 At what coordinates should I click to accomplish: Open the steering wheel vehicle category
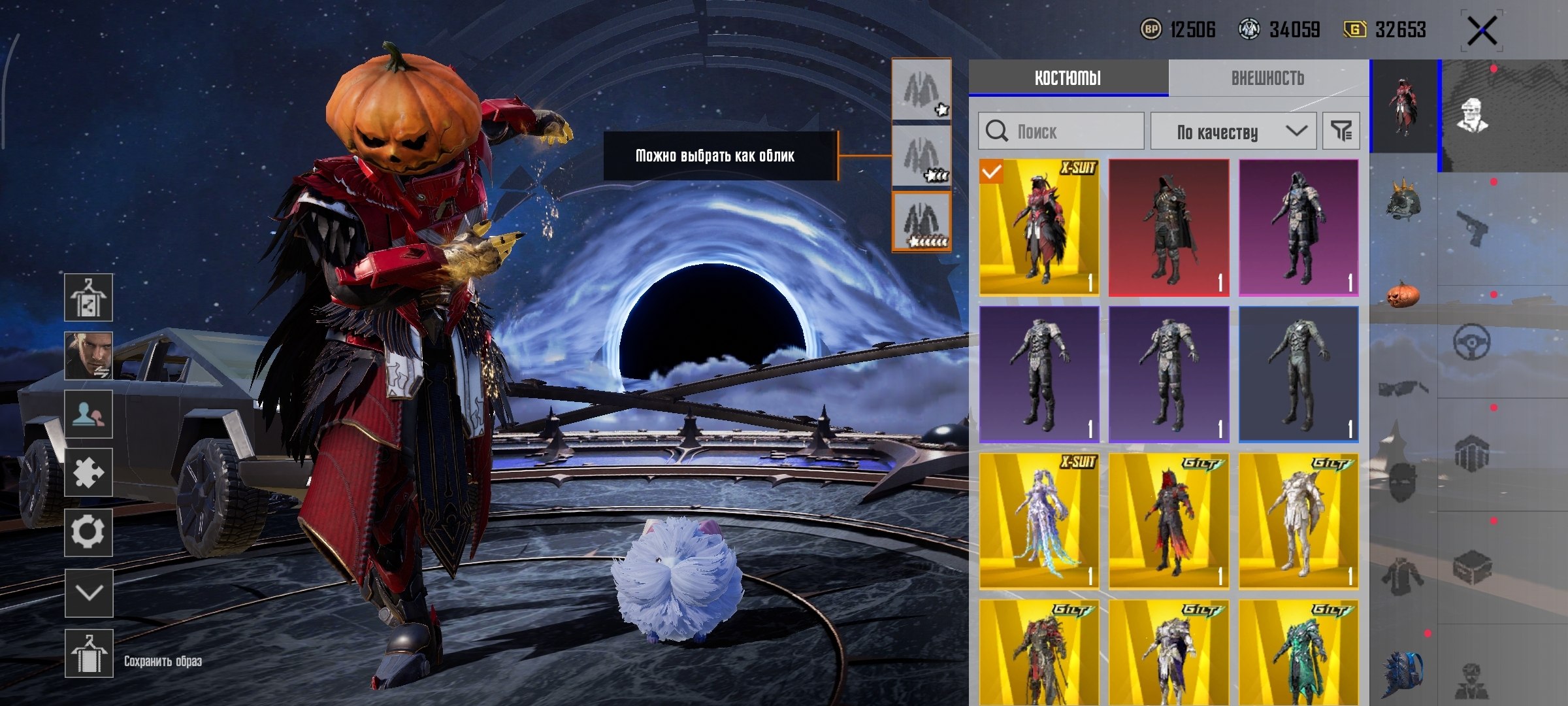point(1471,341)
